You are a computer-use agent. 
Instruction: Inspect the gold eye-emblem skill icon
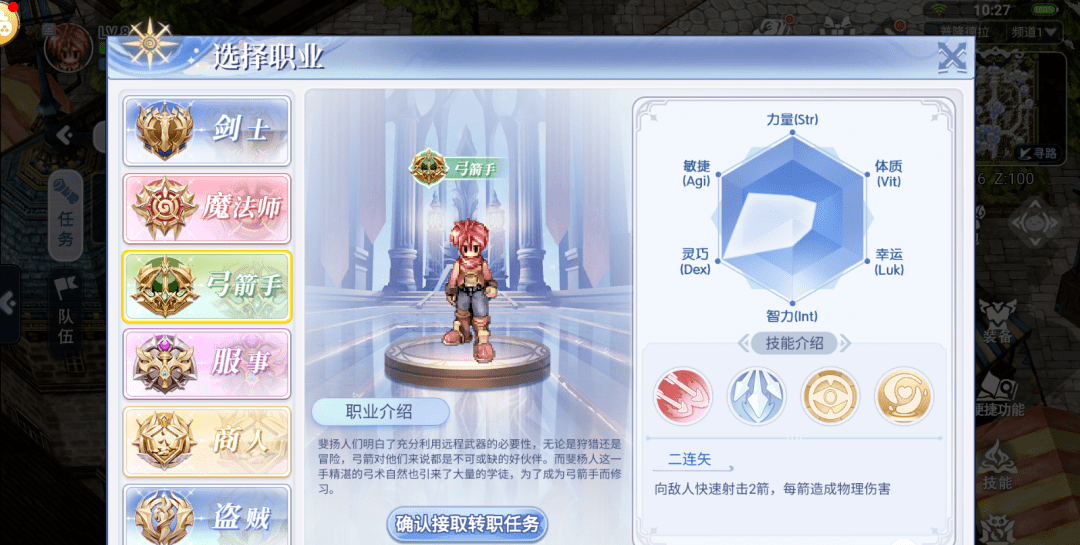pos(830,396)
